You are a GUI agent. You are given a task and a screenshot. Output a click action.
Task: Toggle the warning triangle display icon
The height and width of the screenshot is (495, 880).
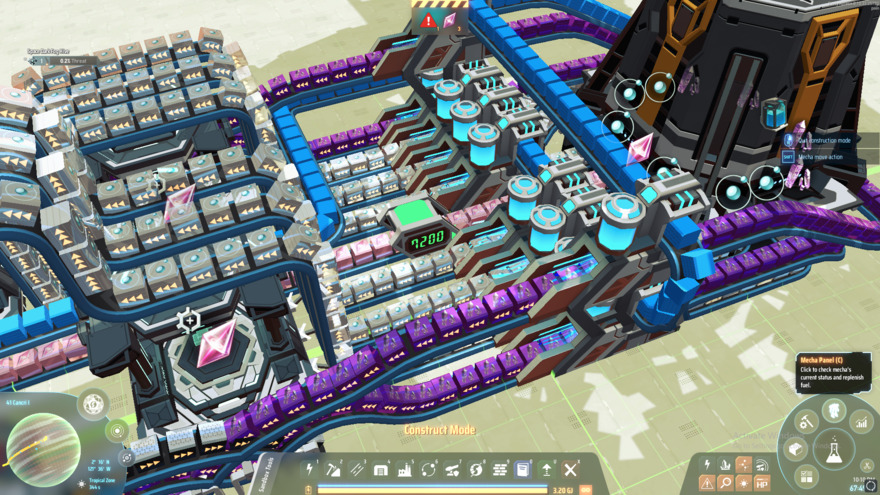tap(707, 483)
